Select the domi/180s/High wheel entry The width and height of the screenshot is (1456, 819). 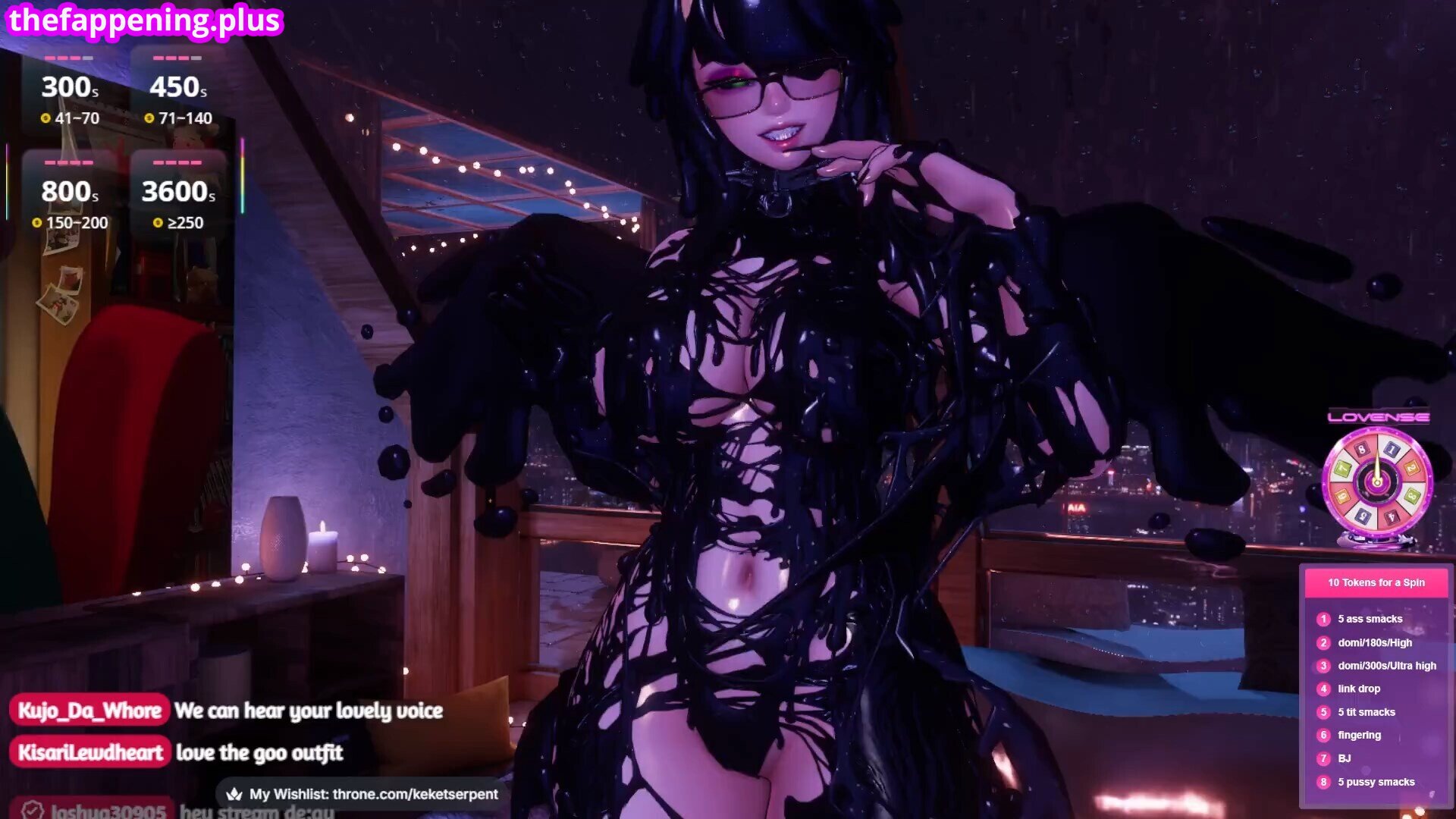1374,642
